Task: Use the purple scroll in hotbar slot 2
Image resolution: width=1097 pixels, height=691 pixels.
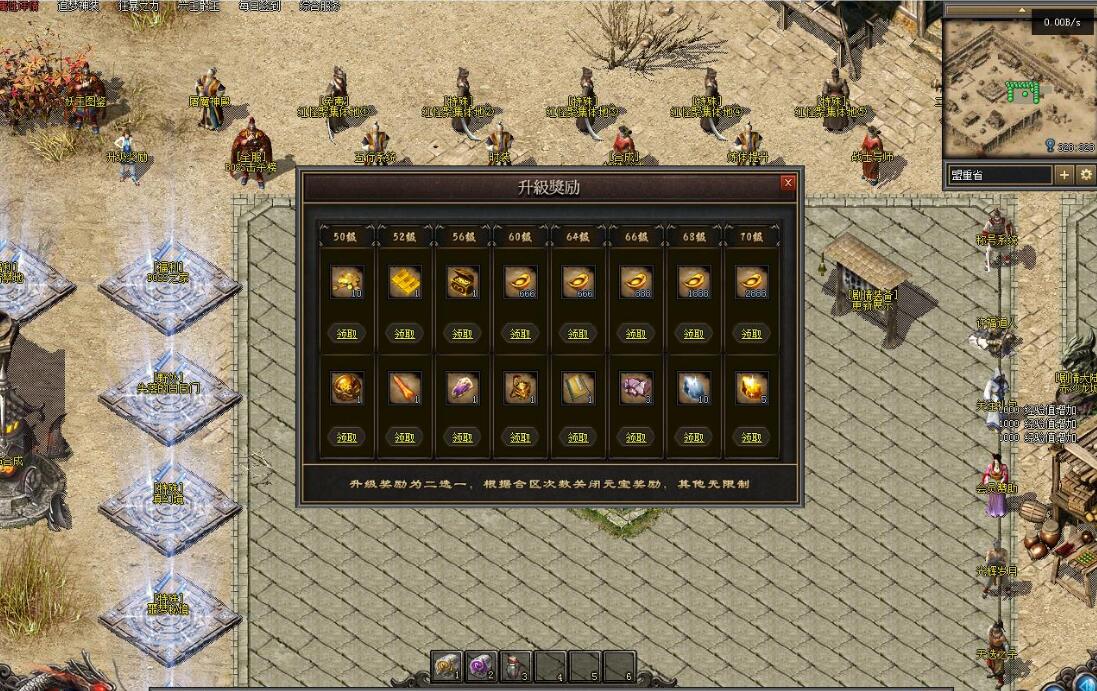Action: tap(482, 667)
